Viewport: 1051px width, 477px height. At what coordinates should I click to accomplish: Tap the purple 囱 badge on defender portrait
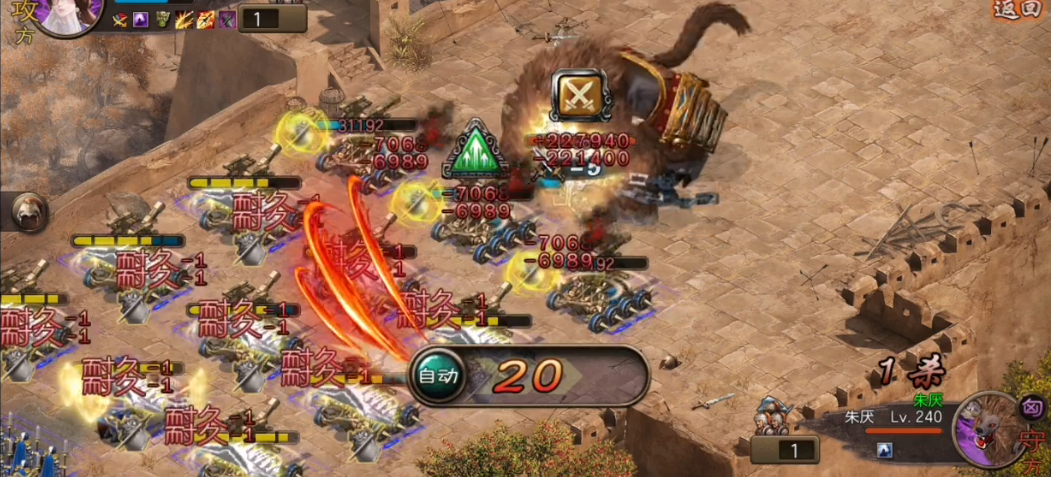1031,408
